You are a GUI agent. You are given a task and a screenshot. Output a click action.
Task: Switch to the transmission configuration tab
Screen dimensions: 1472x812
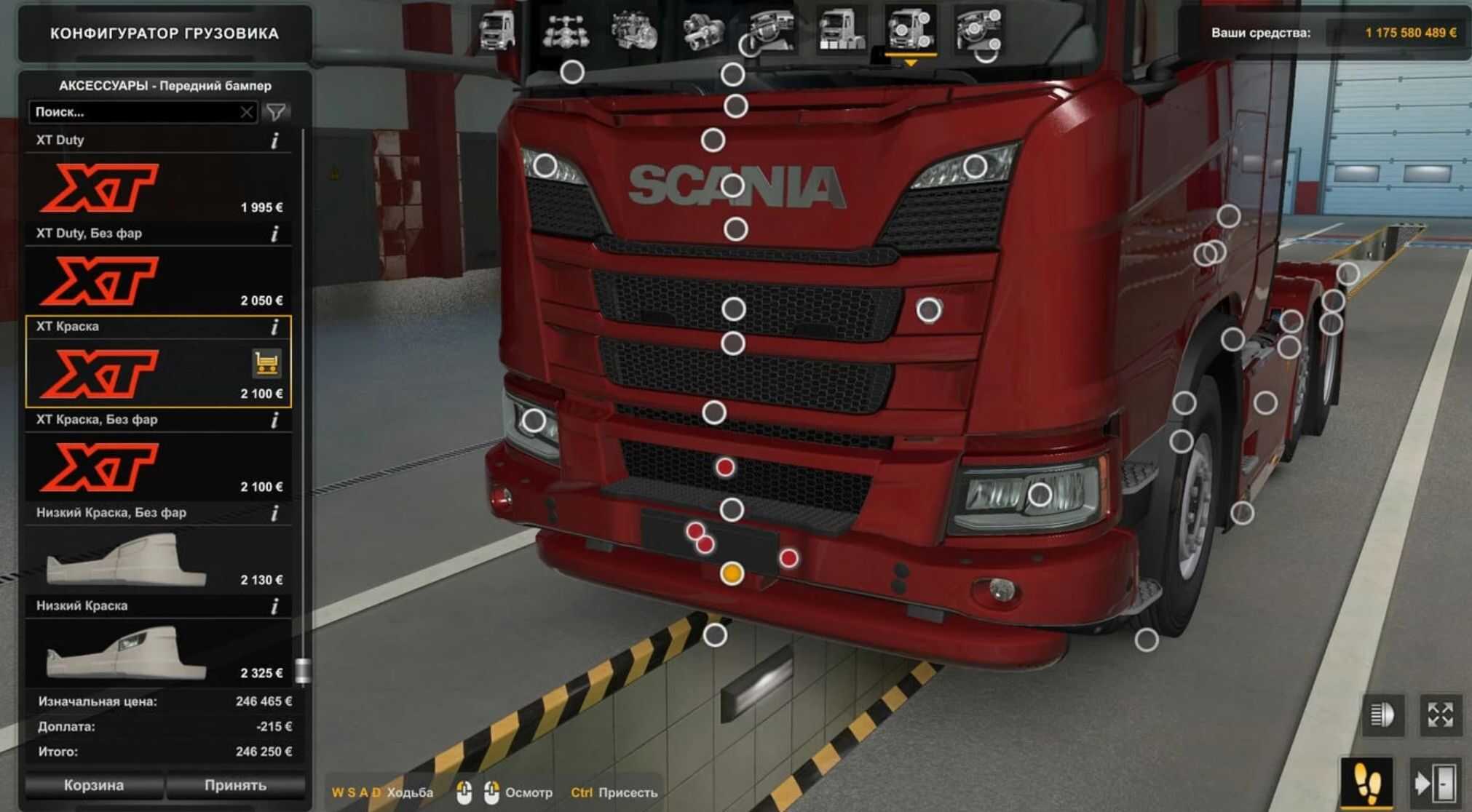tap(702, 31)
